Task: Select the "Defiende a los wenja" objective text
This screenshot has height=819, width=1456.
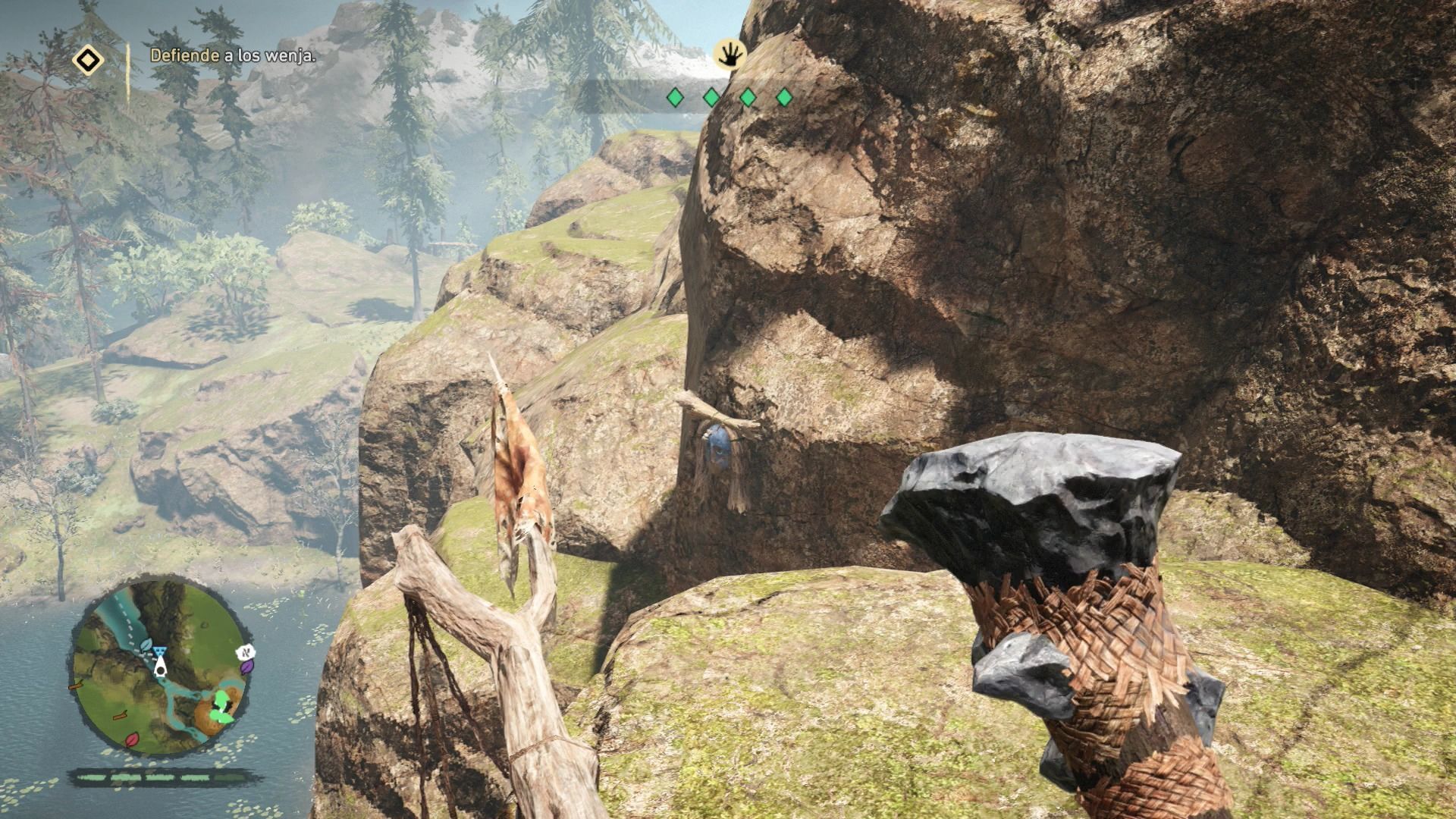Action: pos(233,55)
